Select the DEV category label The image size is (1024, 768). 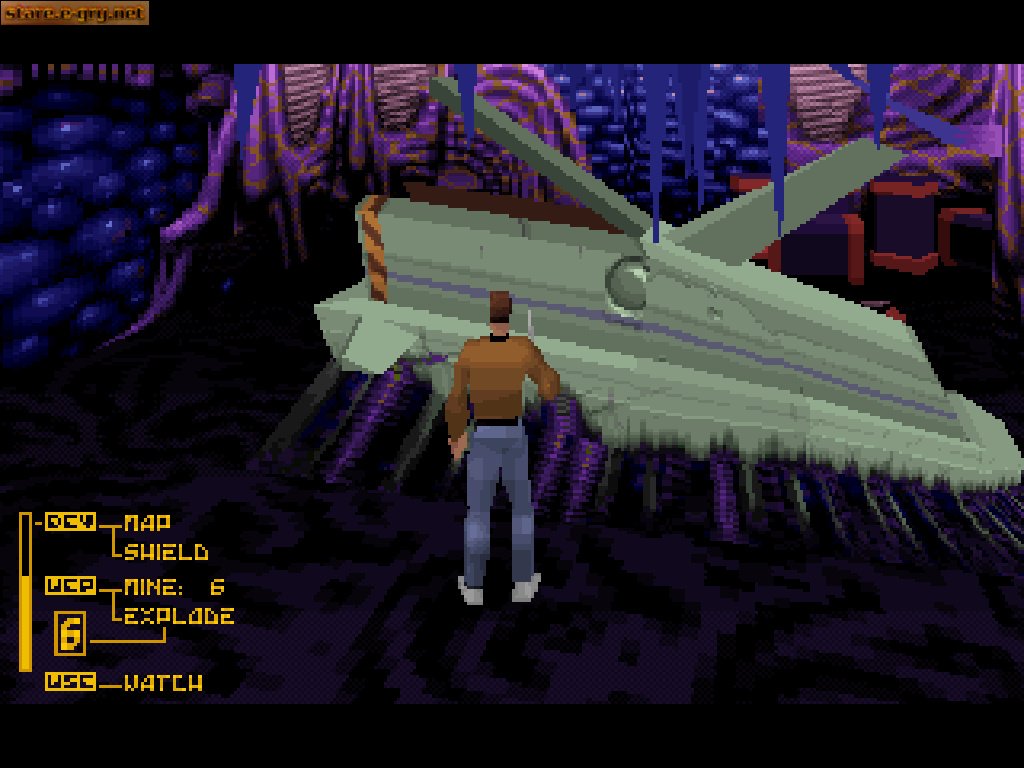pos(71,521)
